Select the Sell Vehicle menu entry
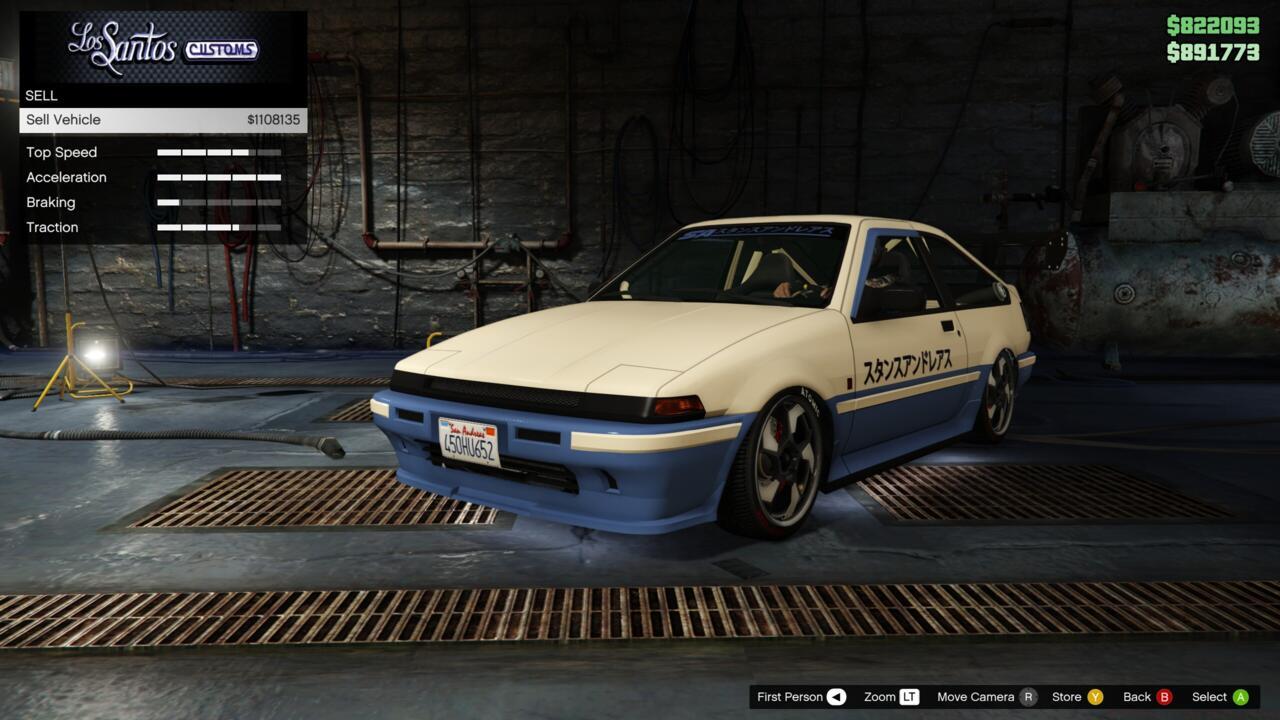This screenshot has width=1280, height=720. click(163, 120)
